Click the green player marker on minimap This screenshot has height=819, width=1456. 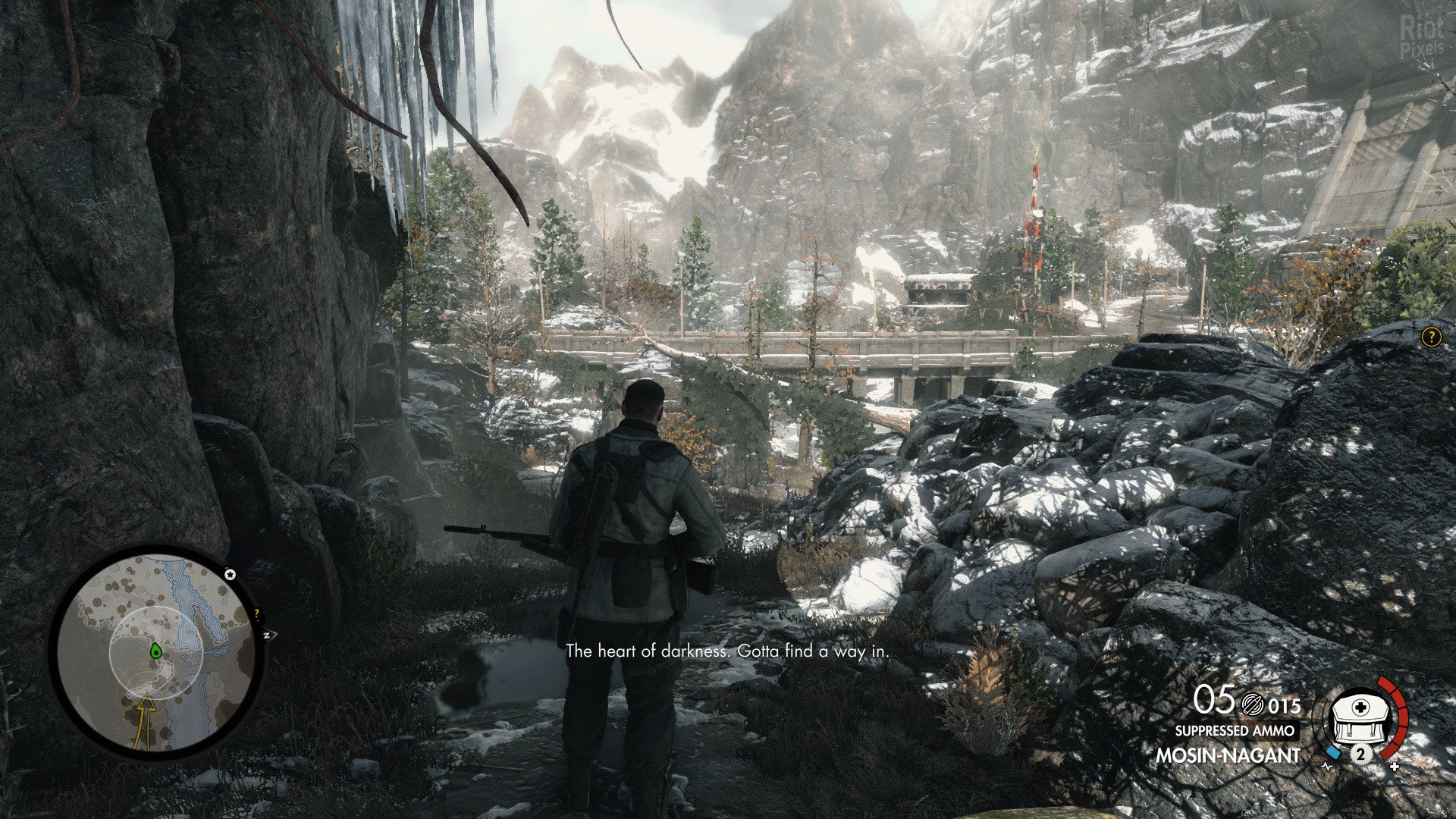(x=155, y=650)
